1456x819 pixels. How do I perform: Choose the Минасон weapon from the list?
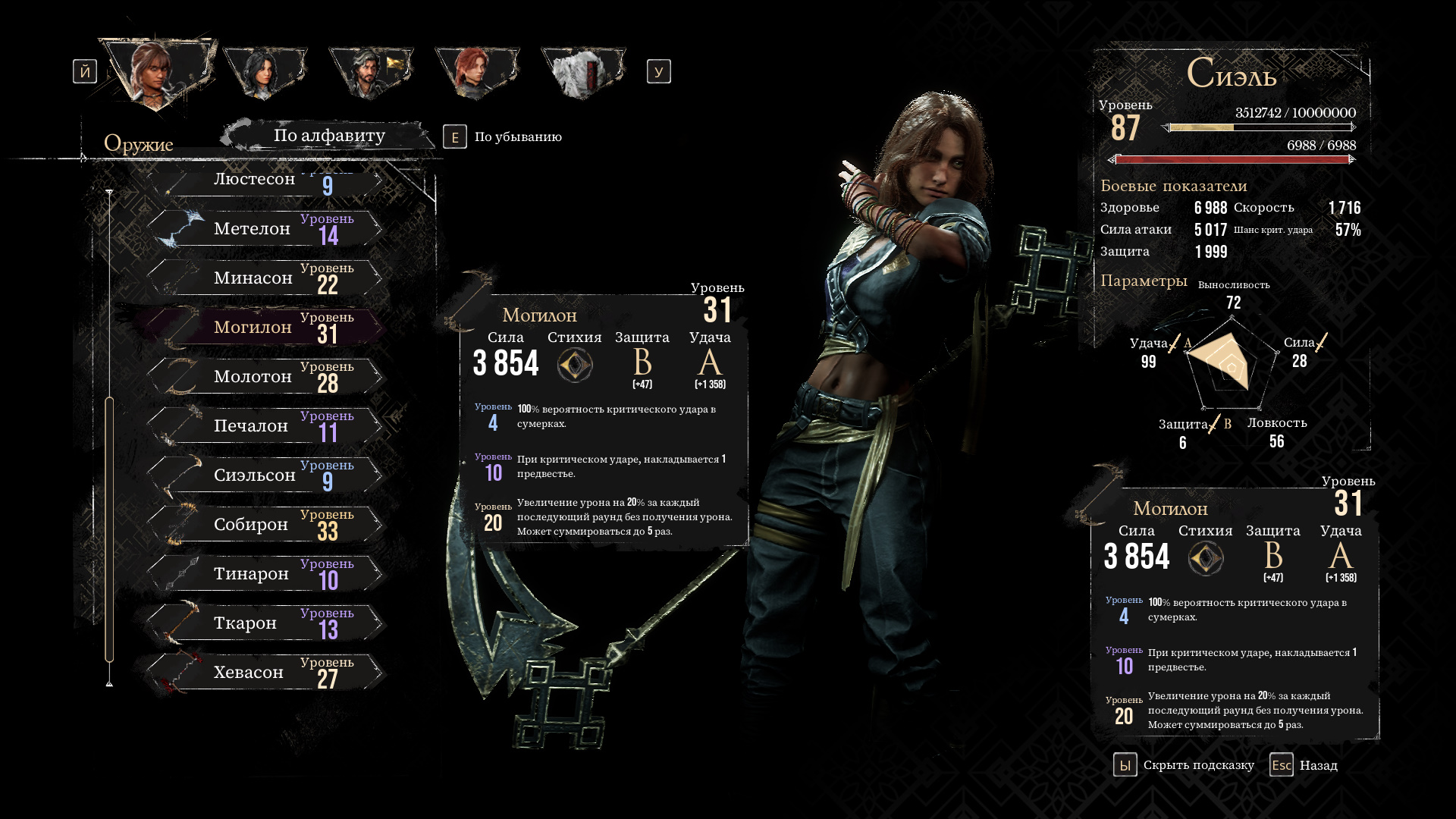tap(265, 278)
